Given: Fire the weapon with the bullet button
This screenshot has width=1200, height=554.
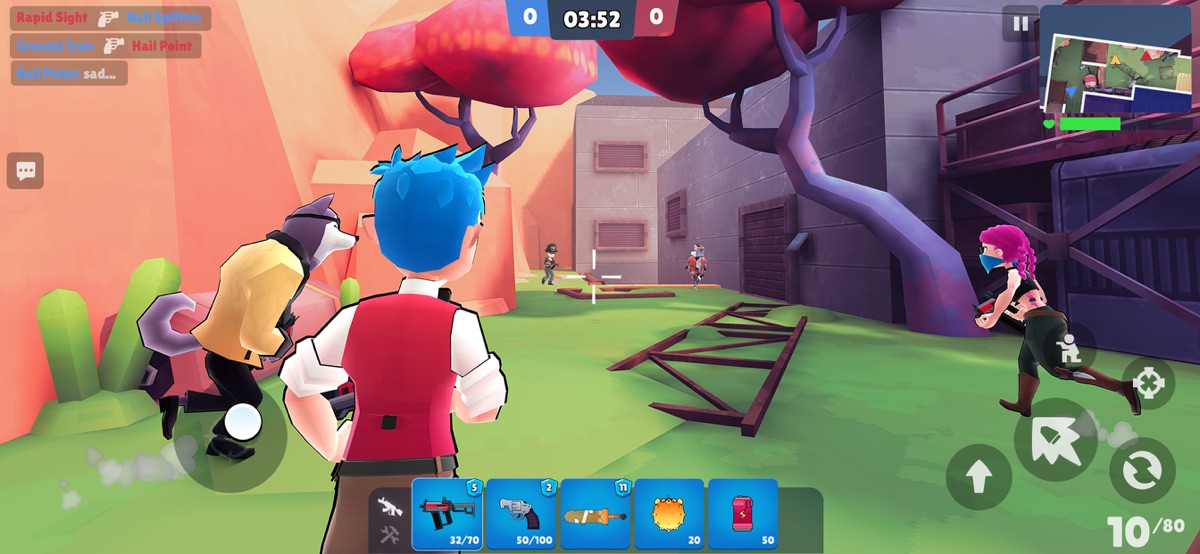Looking at the screenshot, I should coord(1056,440).
